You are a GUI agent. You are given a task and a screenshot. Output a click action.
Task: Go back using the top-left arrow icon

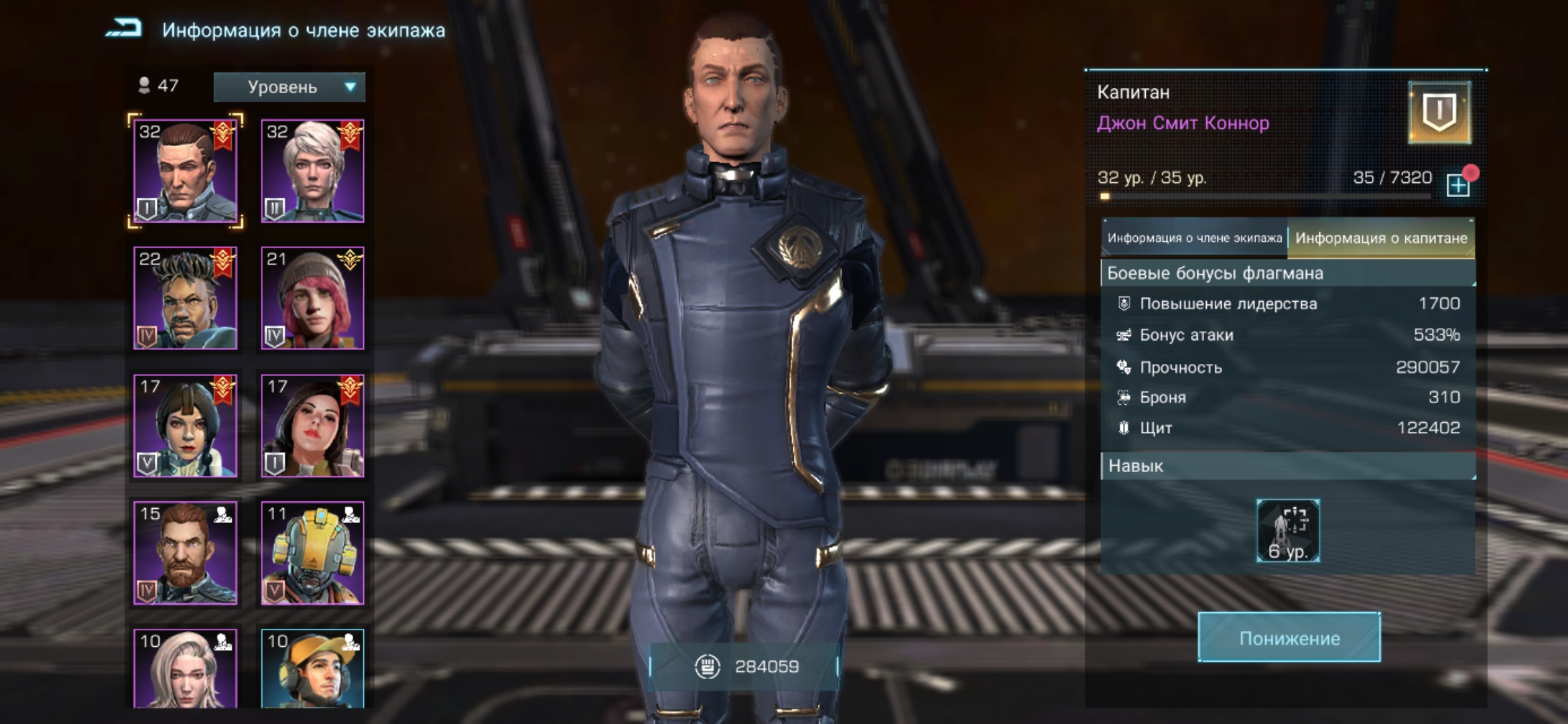[x=125, y=29]
